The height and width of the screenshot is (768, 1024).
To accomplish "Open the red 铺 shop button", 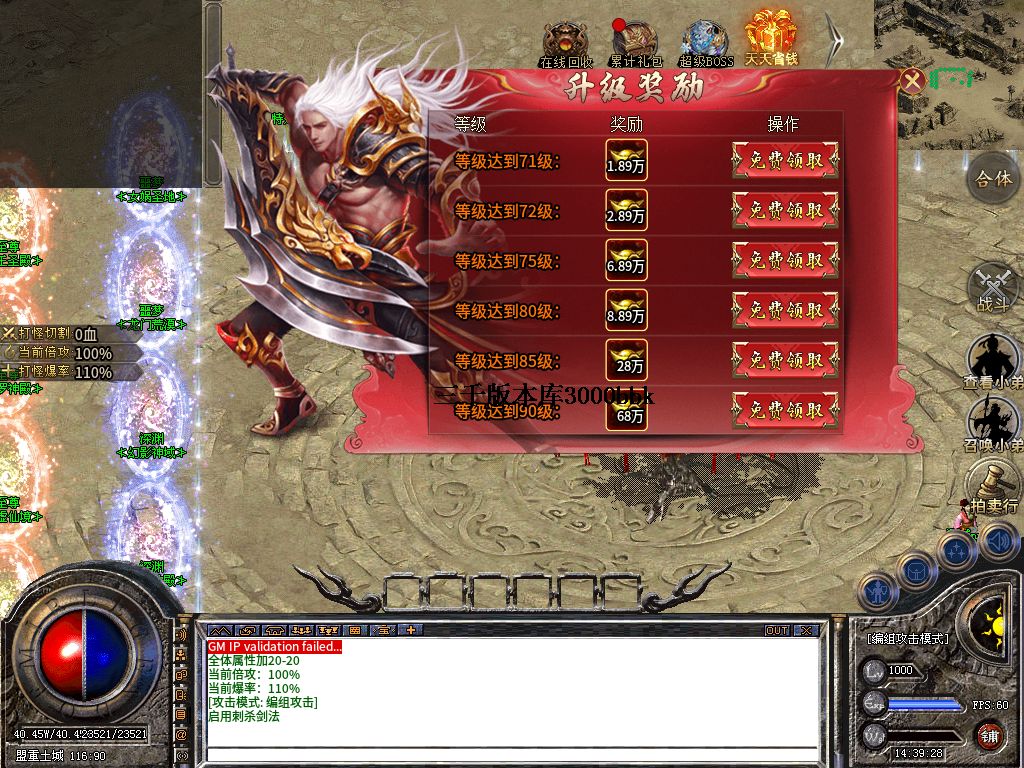I will coord(989,737).
